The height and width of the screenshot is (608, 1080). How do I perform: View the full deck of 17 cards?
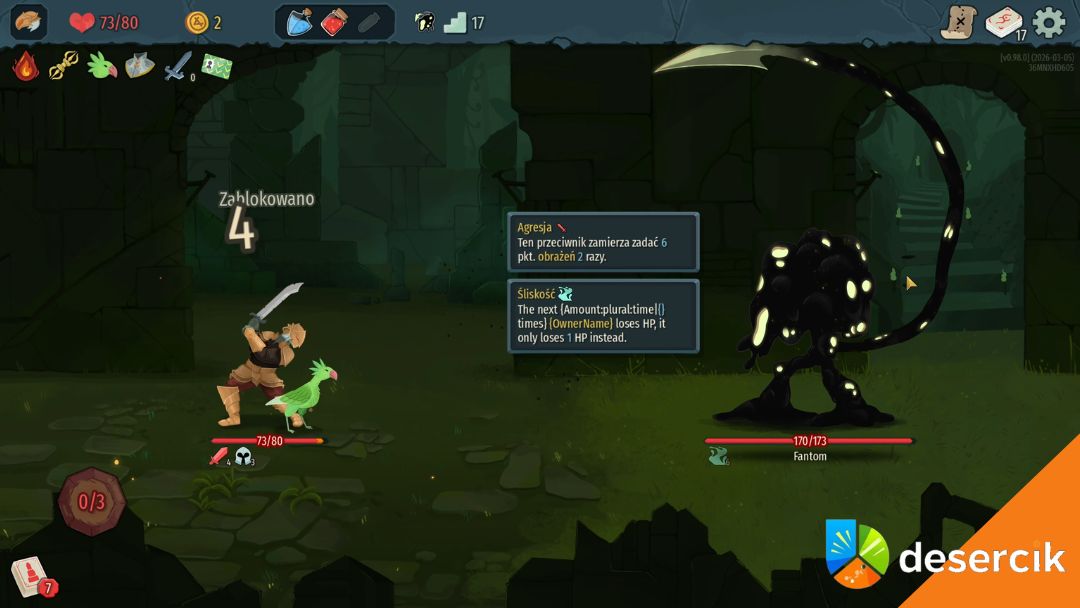(x=1004, y=22)
